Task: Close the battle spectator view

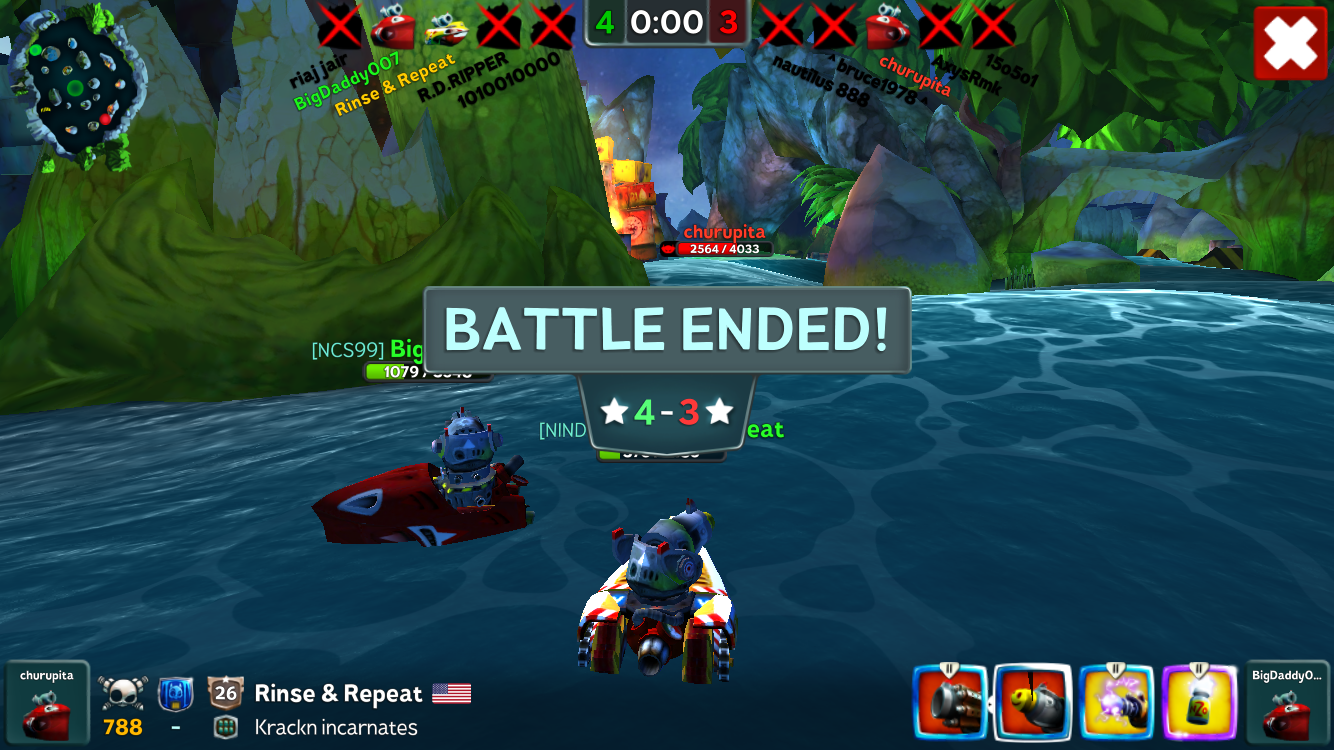Action: coord(1290,43)
